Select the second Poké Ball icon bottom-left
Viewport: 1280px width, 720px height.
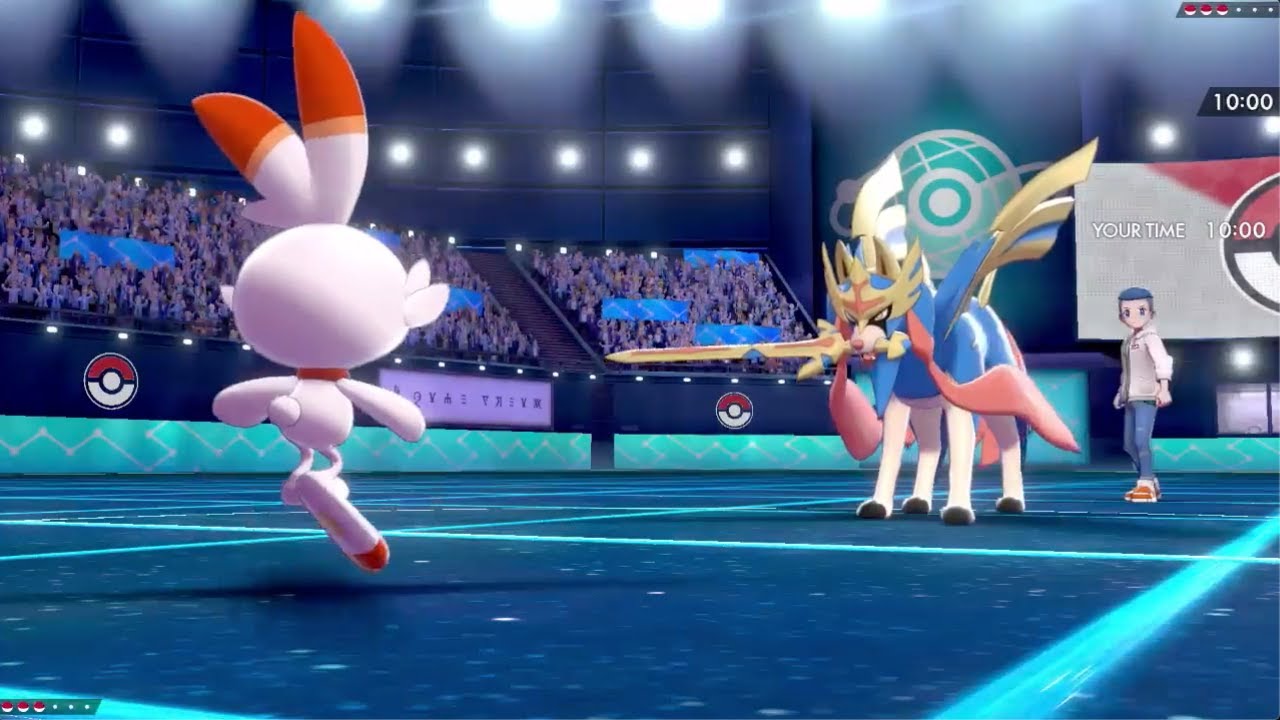pyautogui.click(x=22, y=707)
